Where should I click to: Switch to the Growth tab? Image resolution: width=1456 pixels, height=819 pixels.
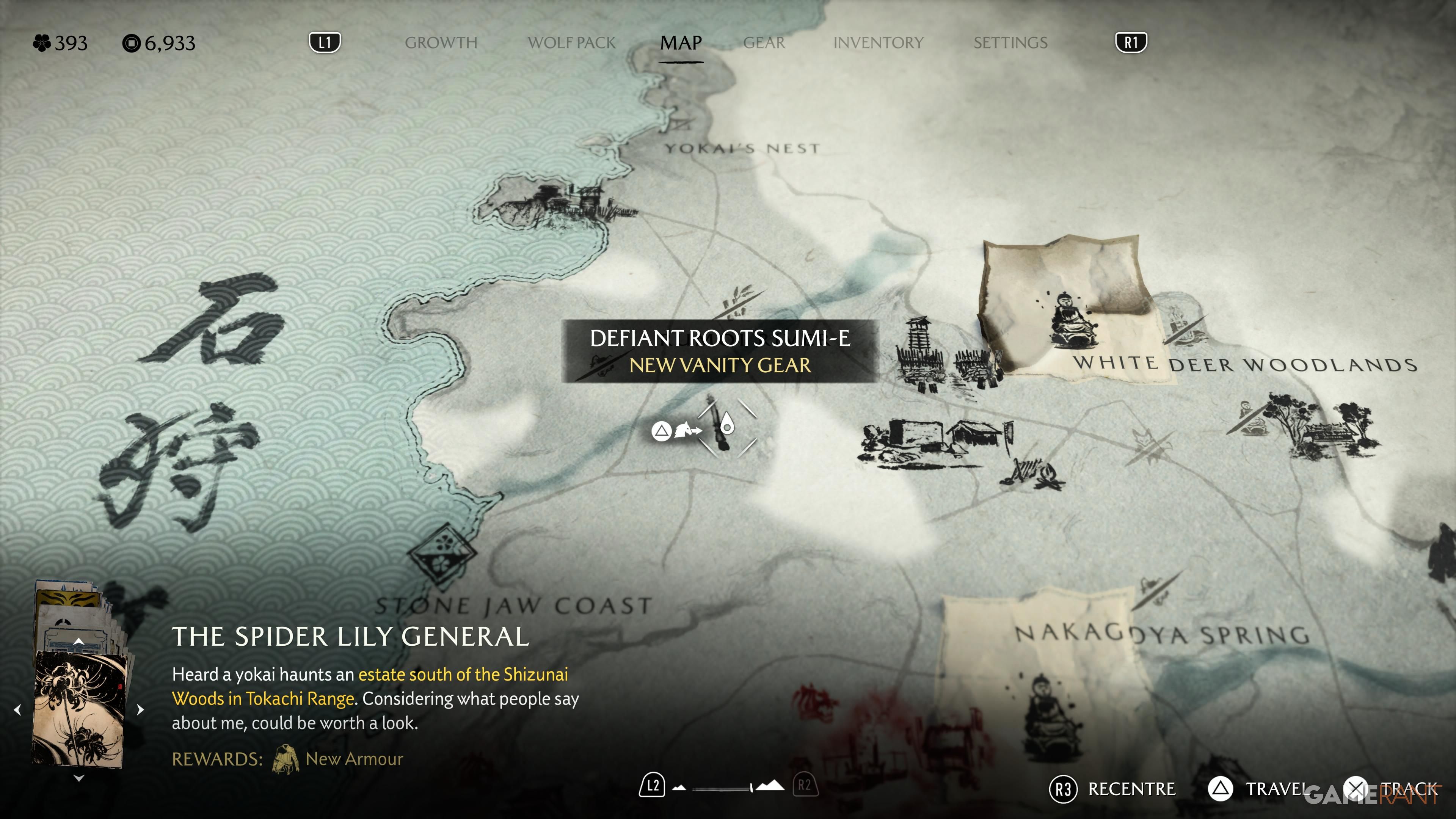coord(441,43)
